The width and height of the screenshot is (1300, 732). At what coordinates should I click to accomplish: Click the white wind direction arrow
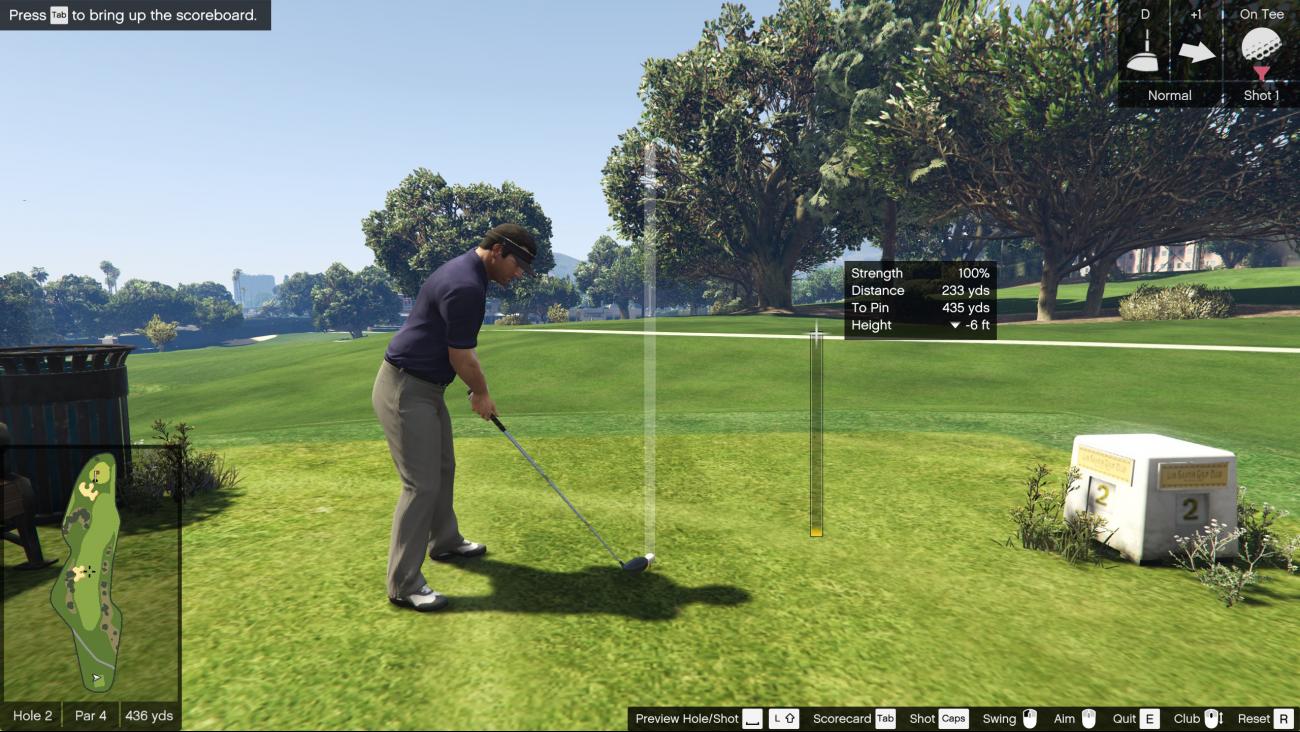pos(1196,51)
